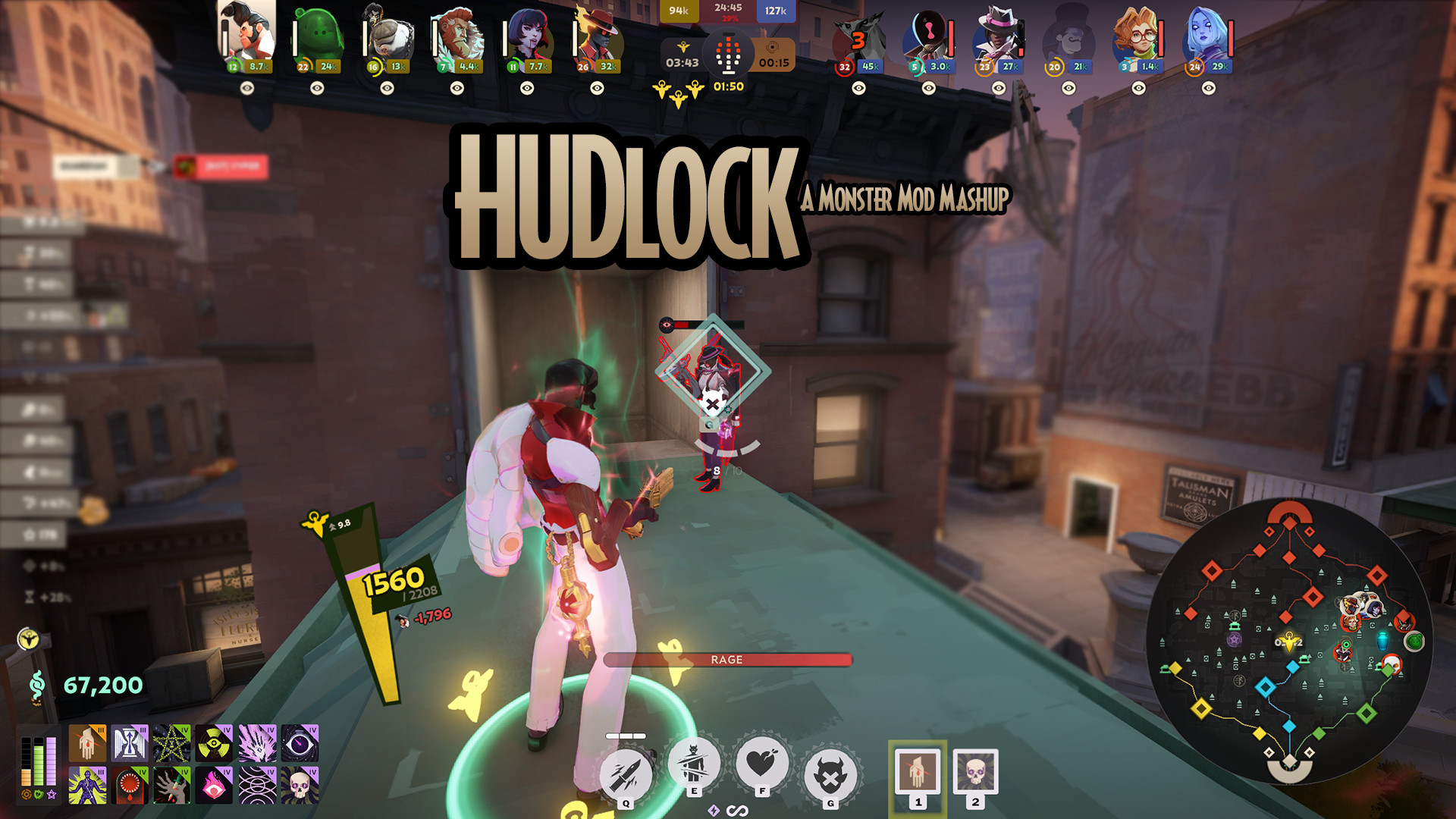This screenshot has width=1456, height=819.
Task: Click the souls icon beside 67,200
Action: 37,685
